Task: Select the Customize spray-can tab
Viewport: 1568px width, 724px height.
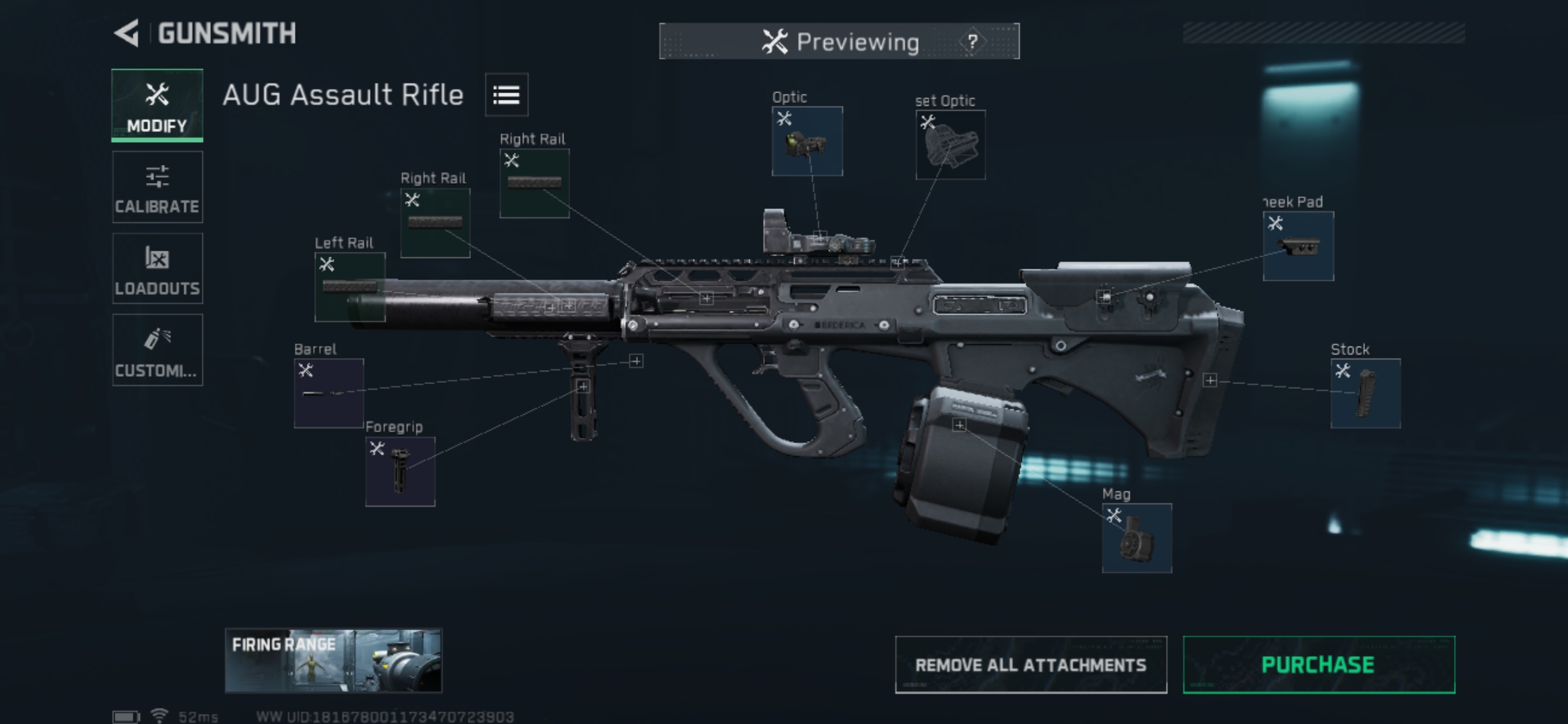Action: click(x=157, y=350)
